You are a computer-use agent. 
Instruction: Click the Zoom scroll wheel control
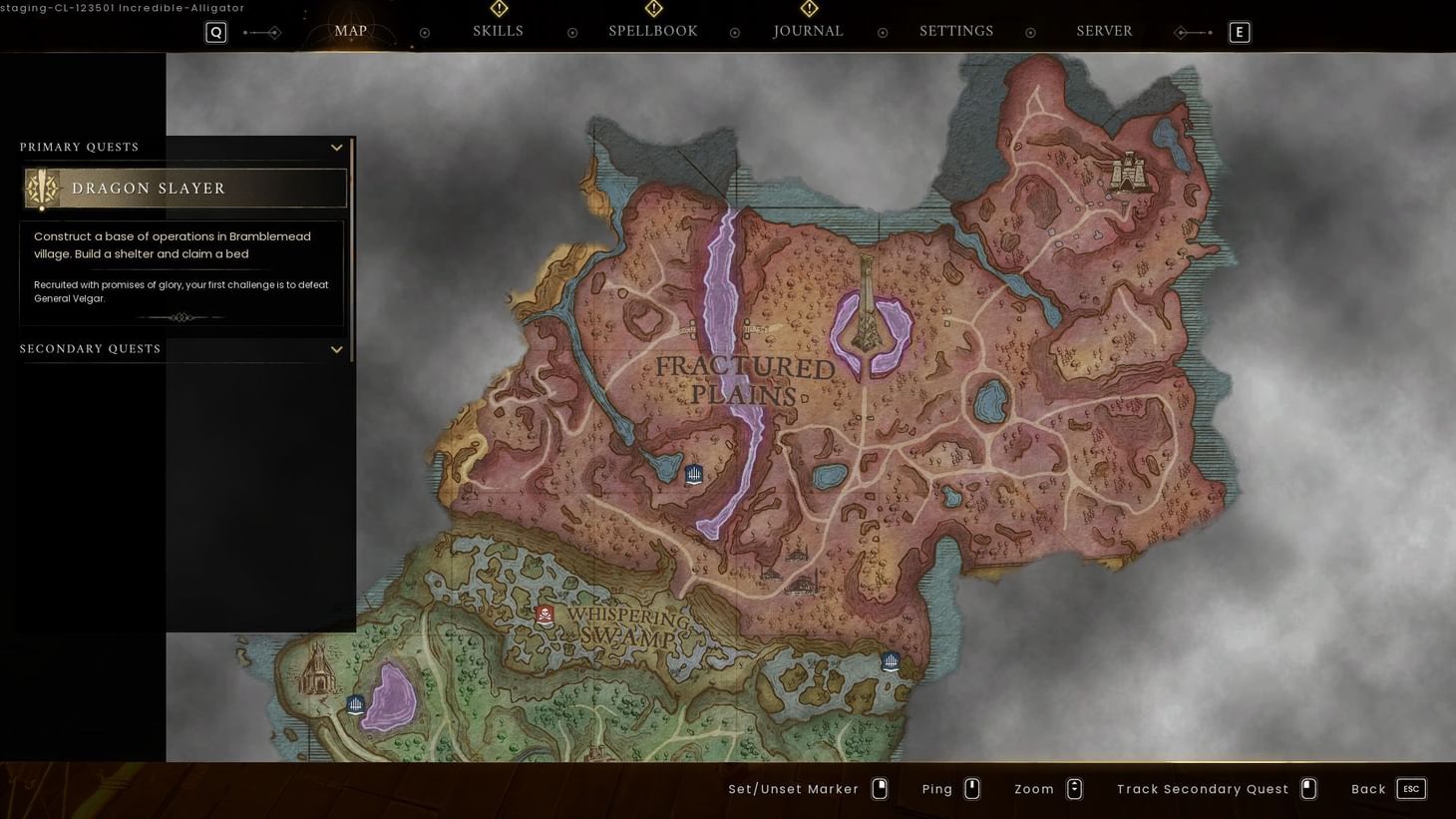coord(1074,788)
